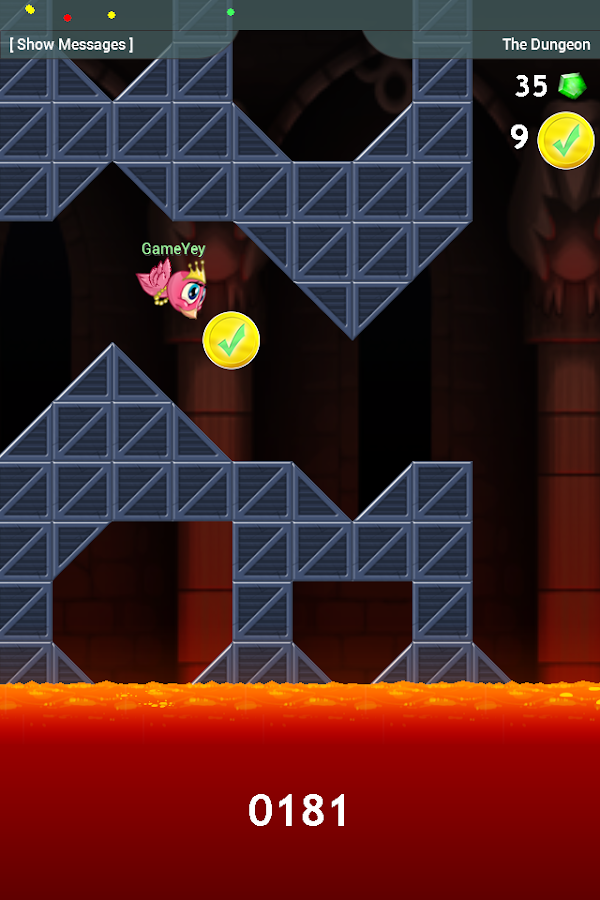Open the Show Messages panel
The height and width of the screenshot is (900, 600).
pyautogui.click(x=71, y=44)
